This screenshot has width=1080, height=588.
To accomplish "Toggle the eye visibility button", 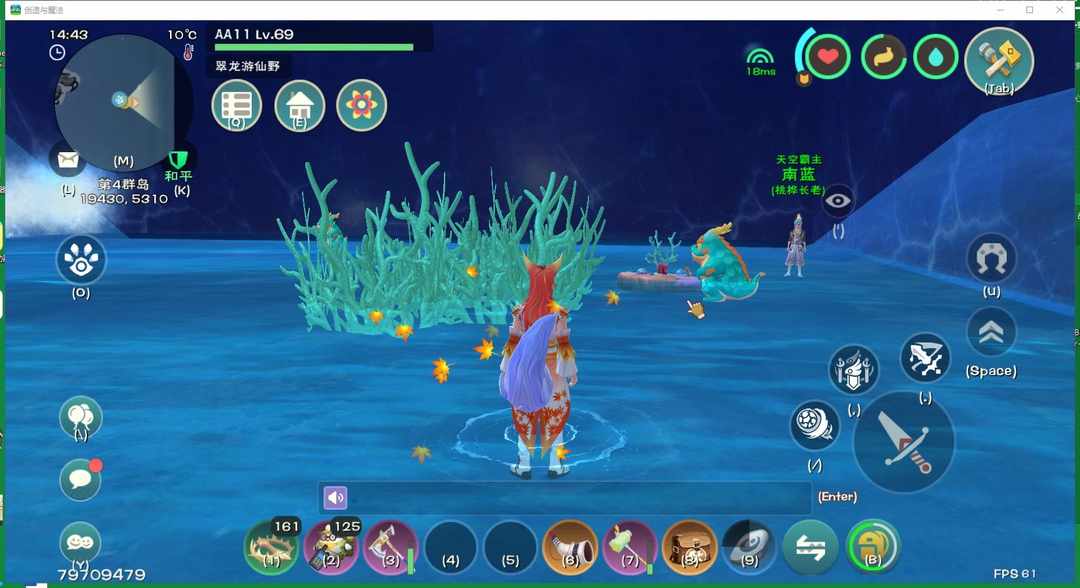I will click(838, 201).
